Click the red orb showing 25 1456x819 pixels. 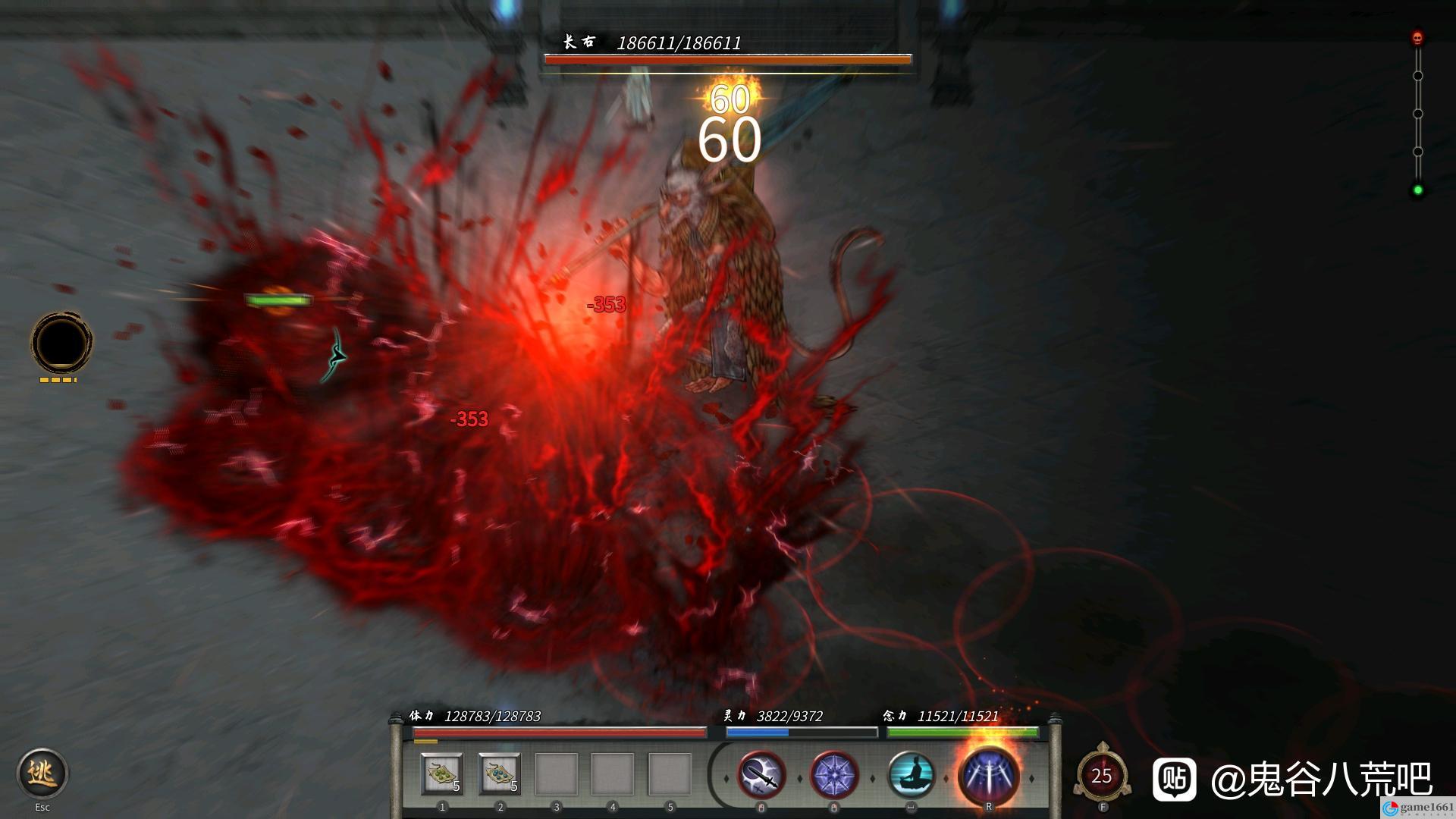[x=1102, y=775]
